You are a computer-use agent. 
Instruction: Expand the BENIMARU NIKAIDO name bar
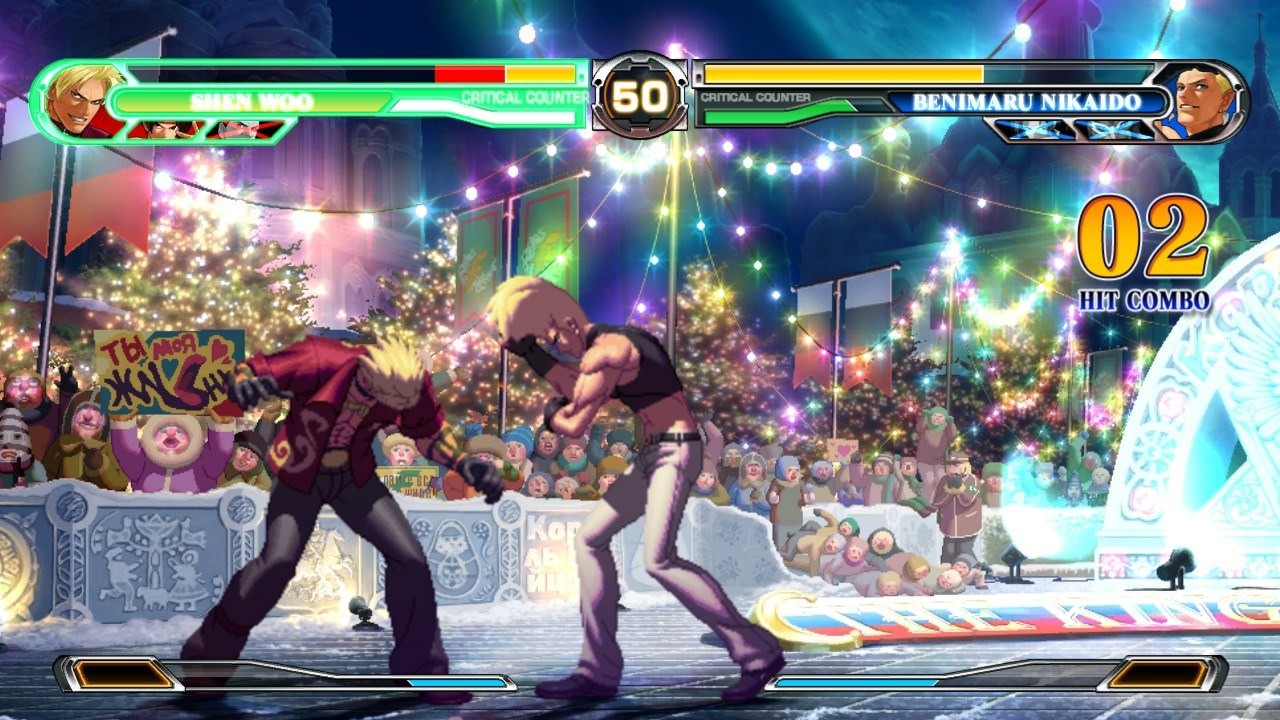pyautogui.click(x=1025, y=100)
